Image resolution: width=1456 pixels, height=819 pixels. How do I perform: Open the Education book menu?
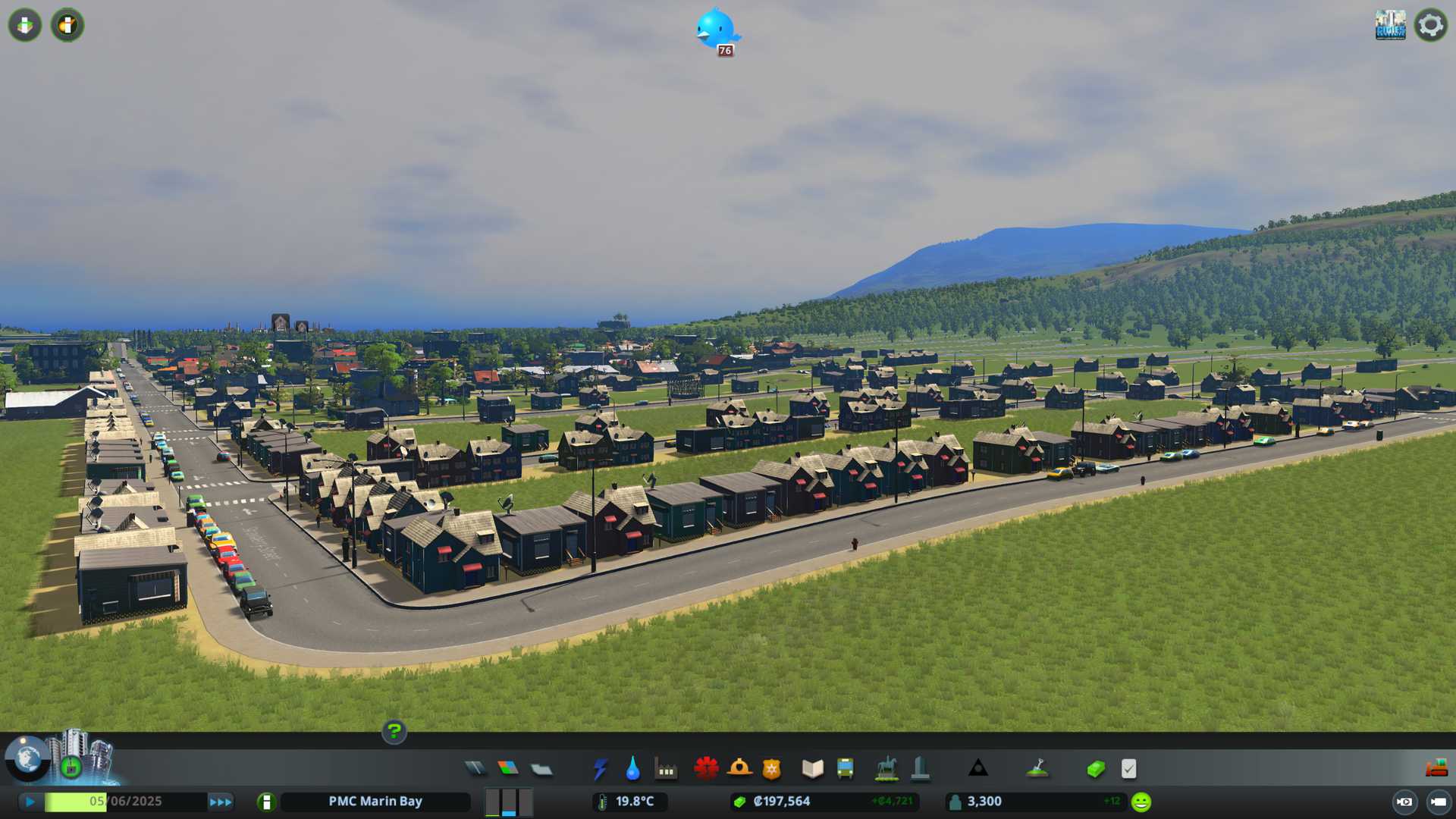click(x=812, y=769)
